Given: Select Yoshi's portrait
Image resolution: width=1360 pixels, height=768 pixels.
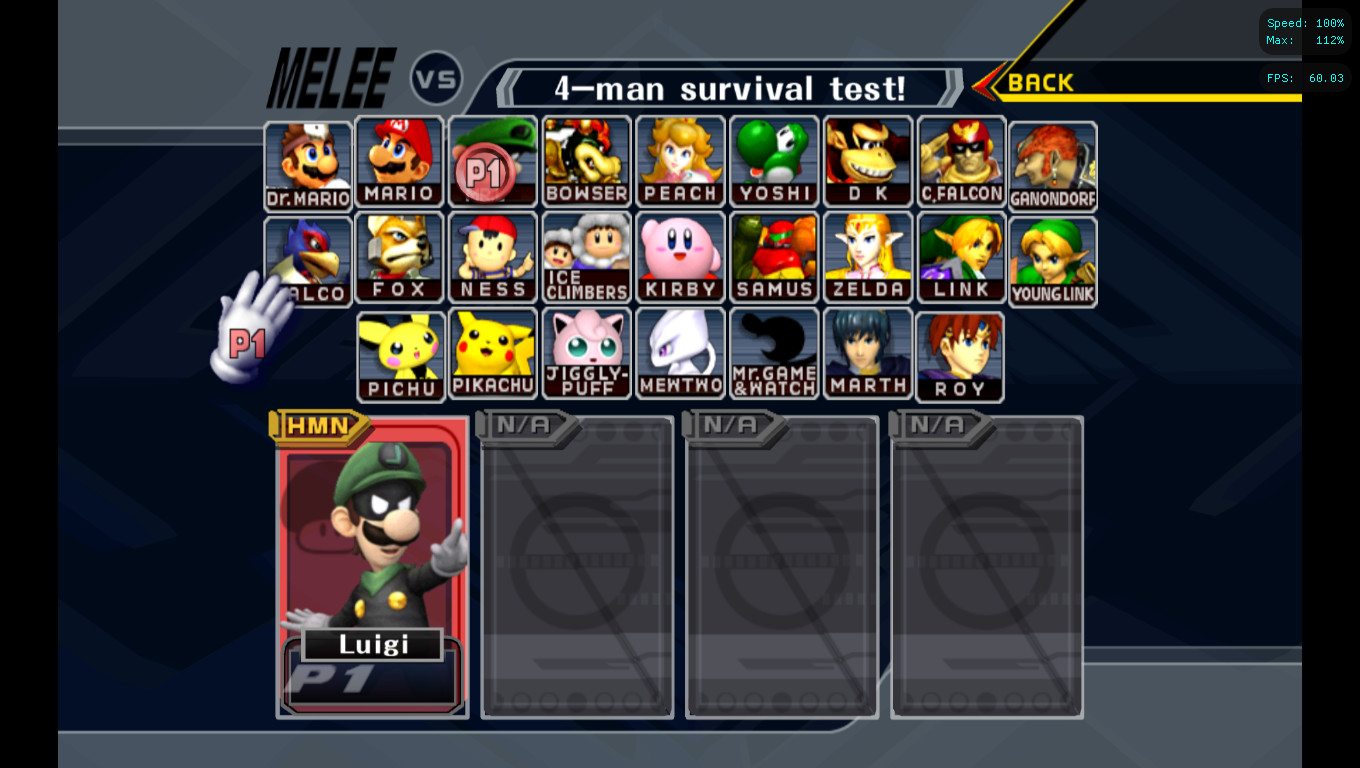Looking at the screenshot, I should coord(774,160).
